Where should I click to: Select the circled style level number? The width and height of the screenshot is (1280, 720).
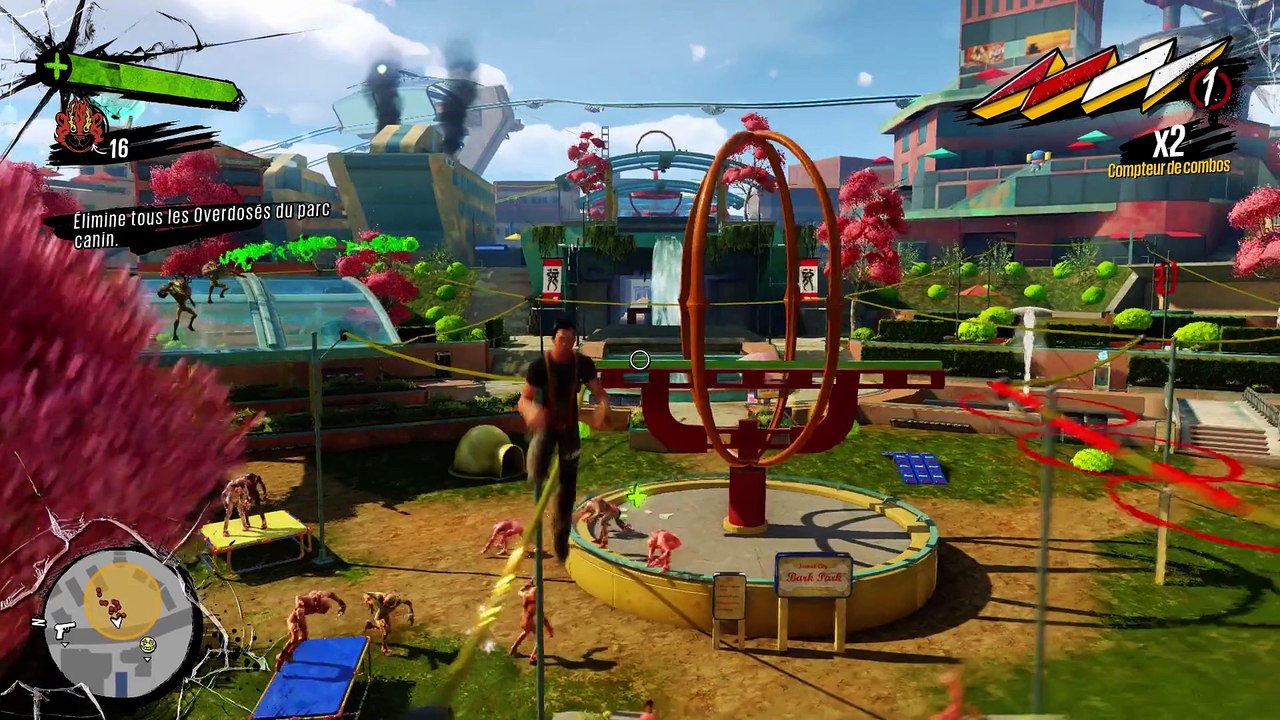point(1212,88)
